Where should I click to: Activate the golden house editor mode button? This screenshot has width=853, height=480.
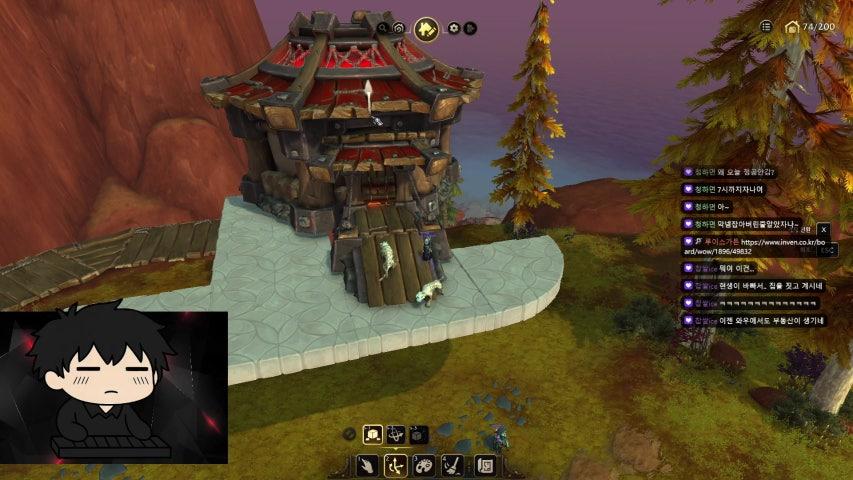[x=426, y=29]
